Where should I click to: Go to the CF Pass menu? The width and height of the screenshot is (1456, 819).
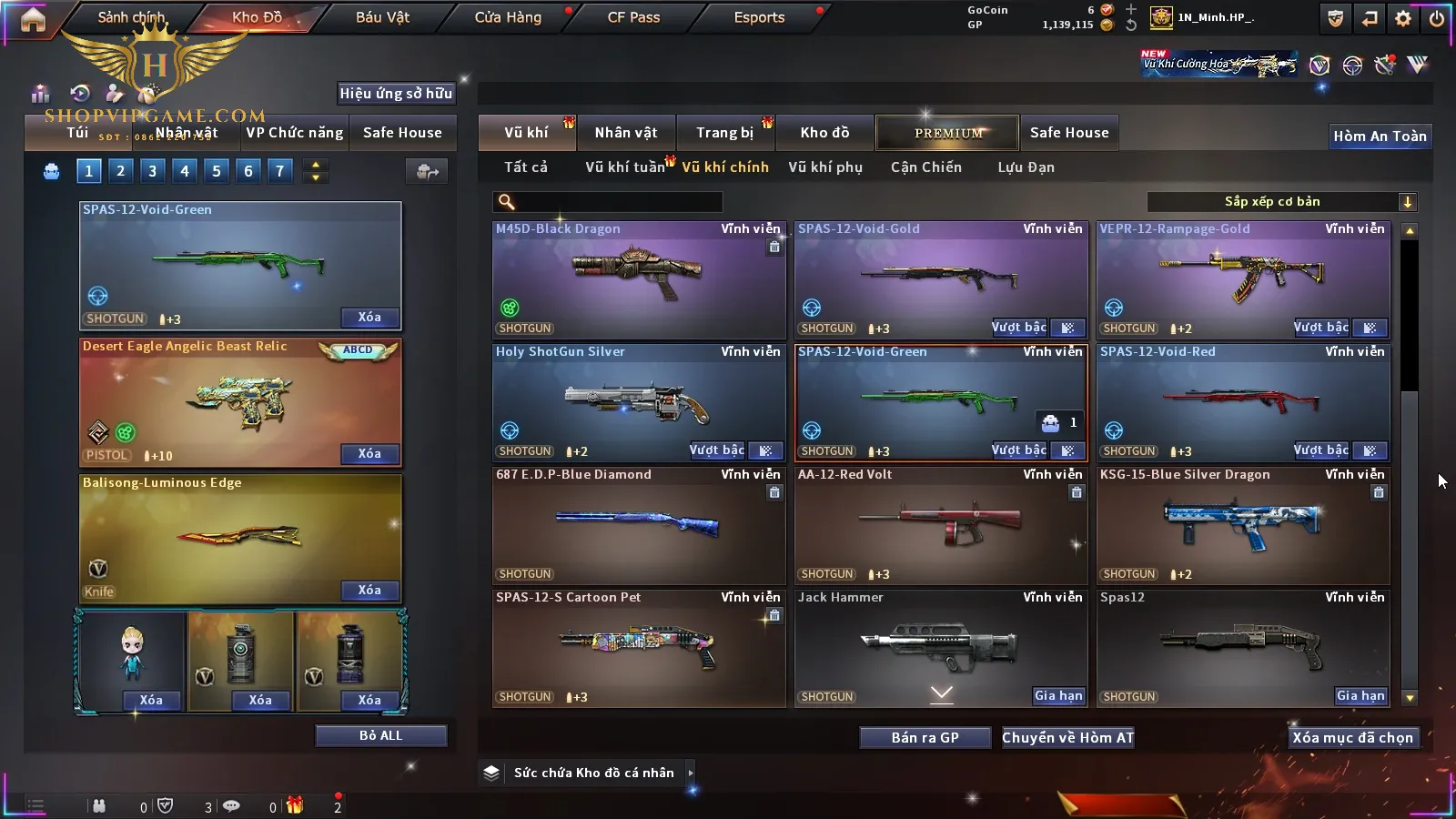click(x=633, y=17)
